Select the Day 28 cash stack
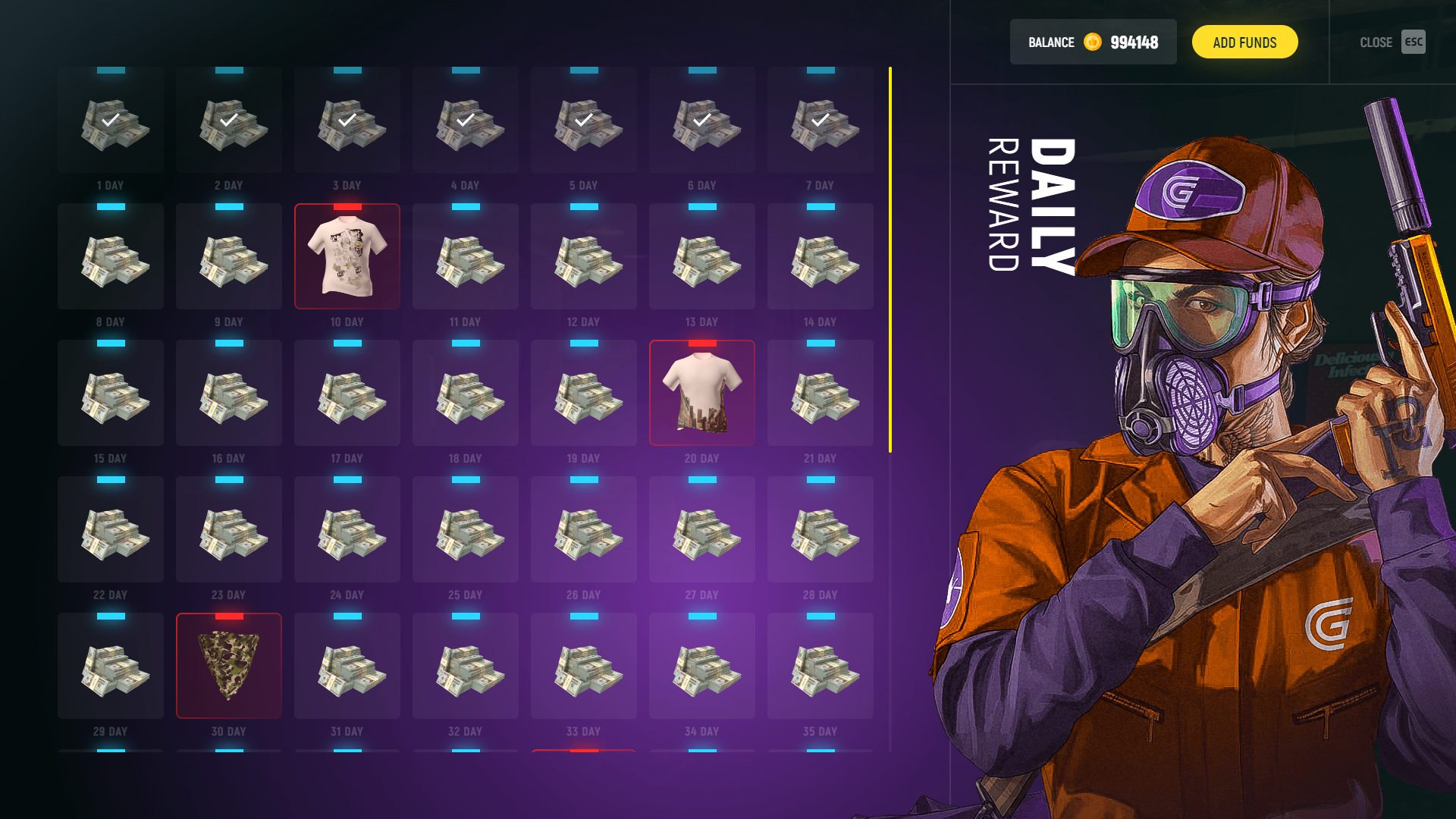Viewport: 1456px width, 819px height. click(x=820, y=529)
